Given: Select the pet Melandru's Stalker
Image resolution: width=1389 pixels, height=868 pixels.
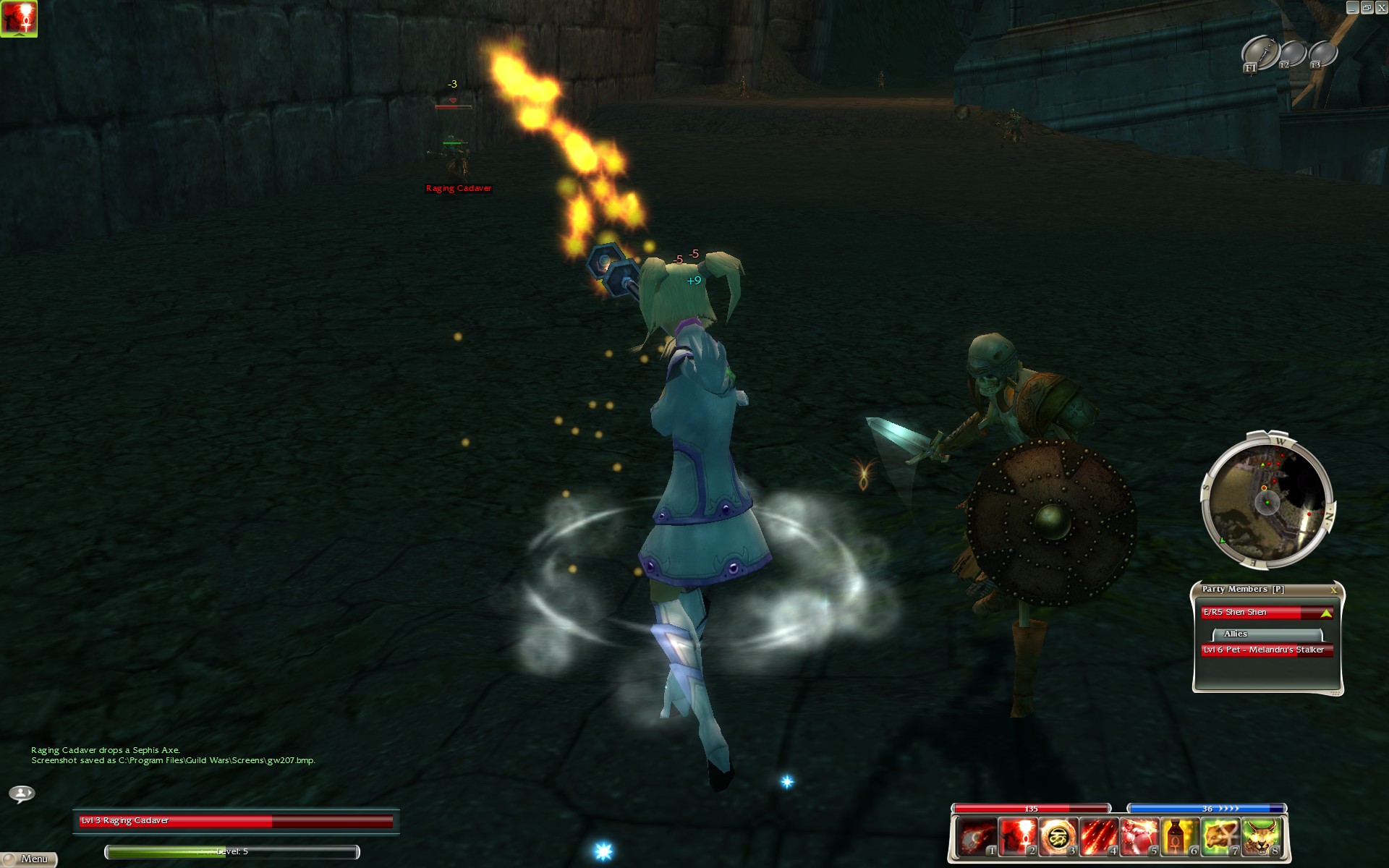Looking at the screenshot, I should pyautogui.click(x=1266, y=650).
